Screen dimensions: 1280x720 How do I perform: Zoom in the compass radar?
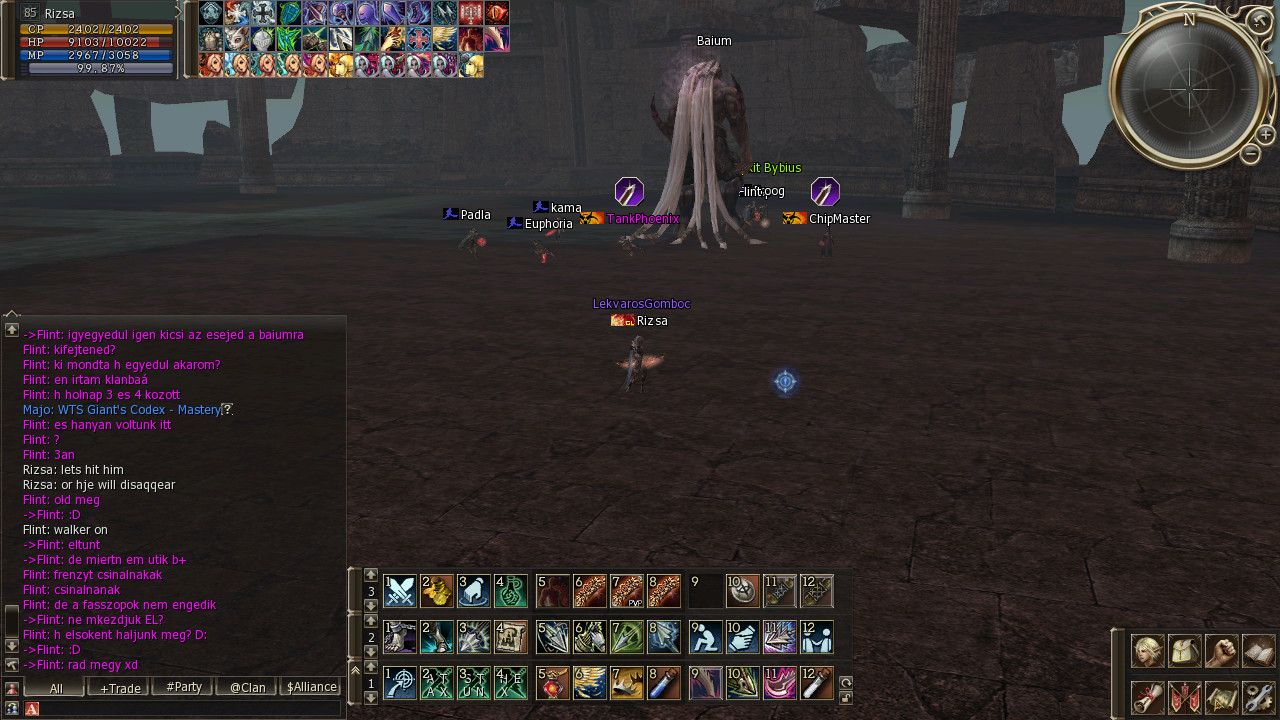coord(1265,135)
